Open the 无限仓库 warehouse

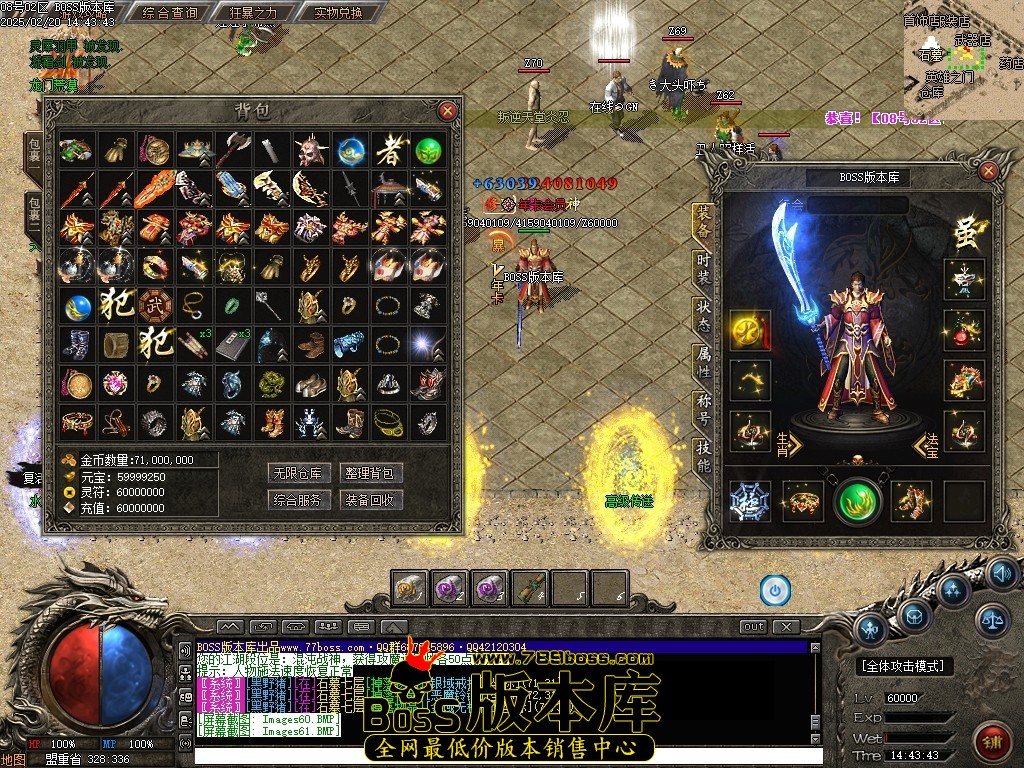click(x=299, y=473)
